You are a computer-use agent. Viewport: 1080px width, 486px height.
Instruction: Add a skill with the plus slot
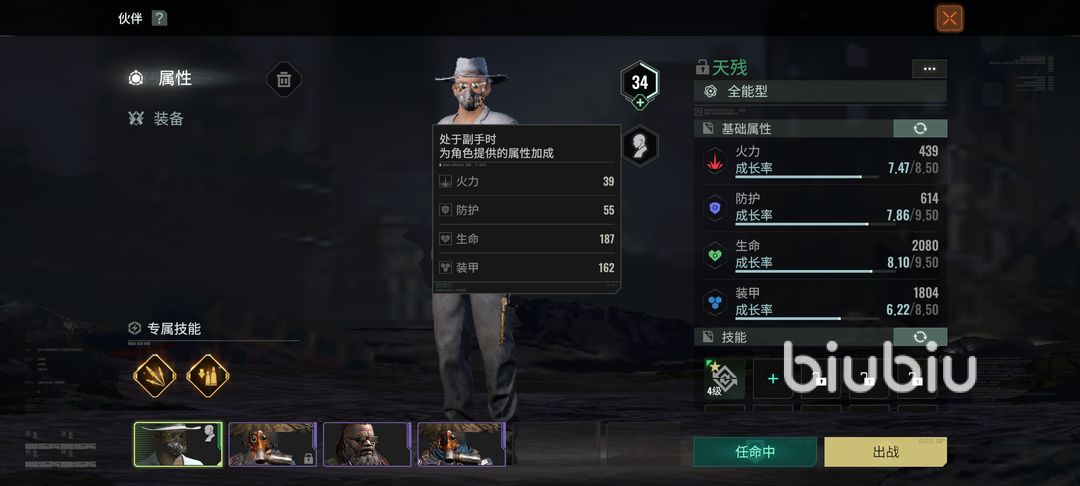point(772,379)
